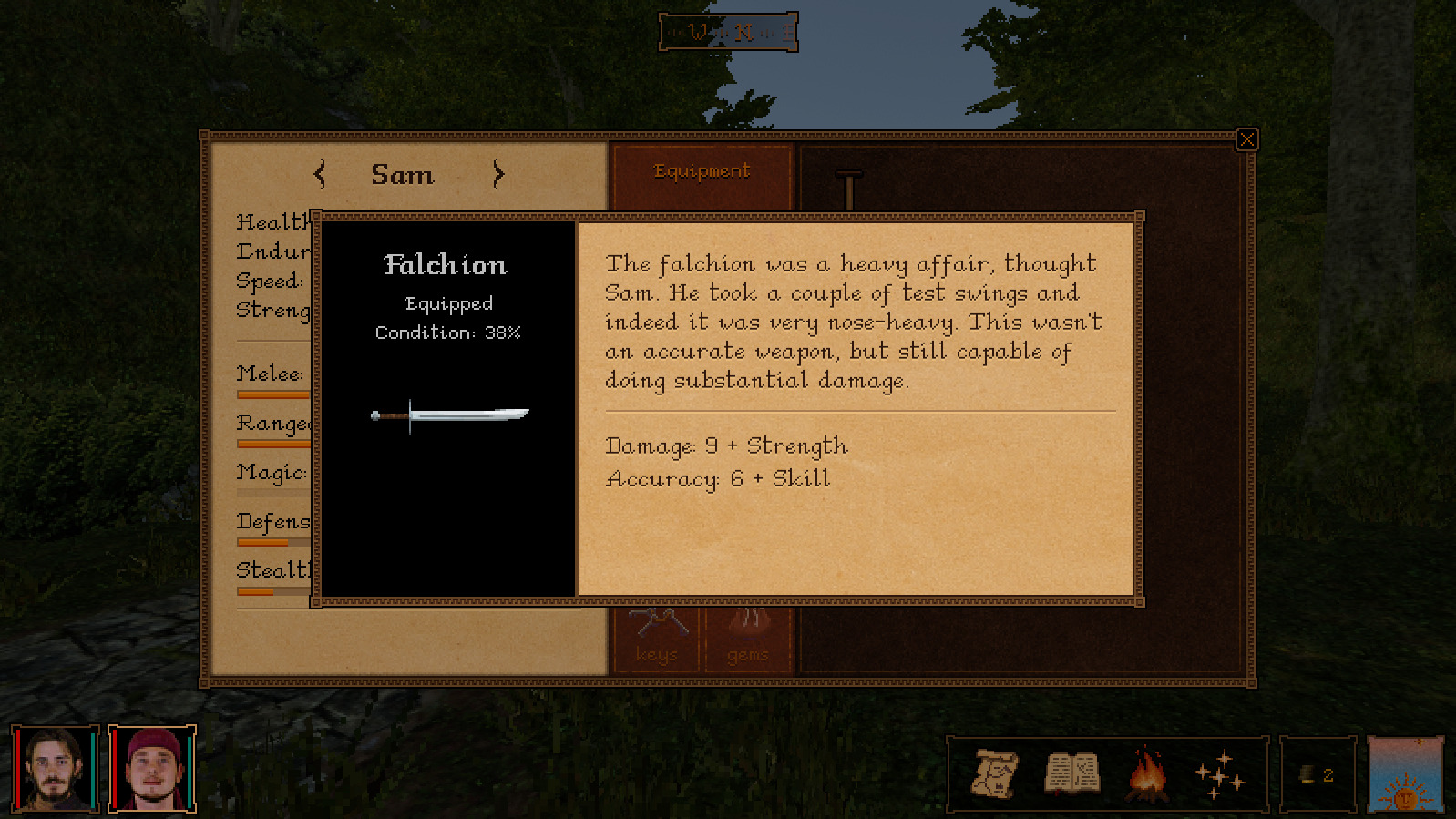1456x819 pixels.
Task: Select the campfire rest icon
Action: click(1149, 775)
